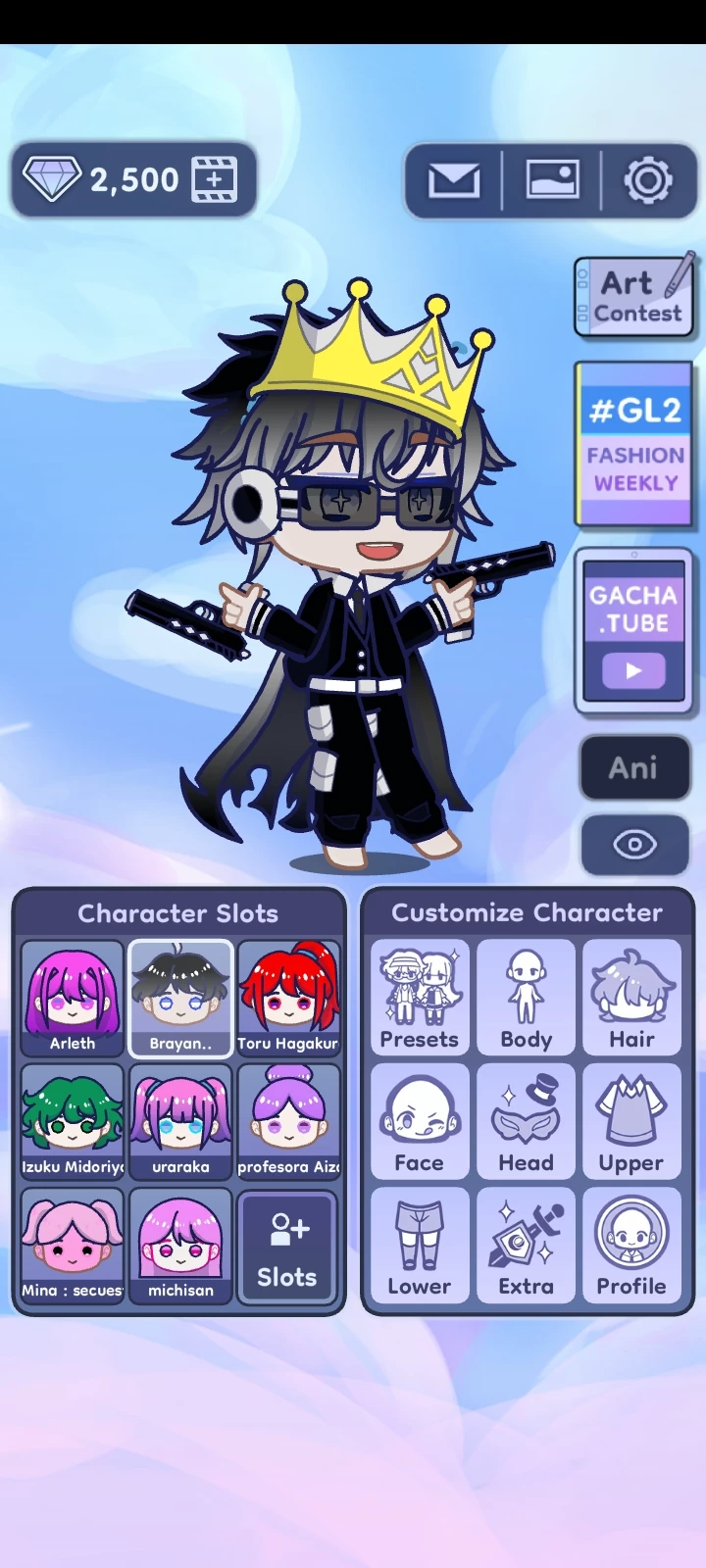Toggle the eye visibility button
This screenshot has width=706, height=1568.
point(634,844)
